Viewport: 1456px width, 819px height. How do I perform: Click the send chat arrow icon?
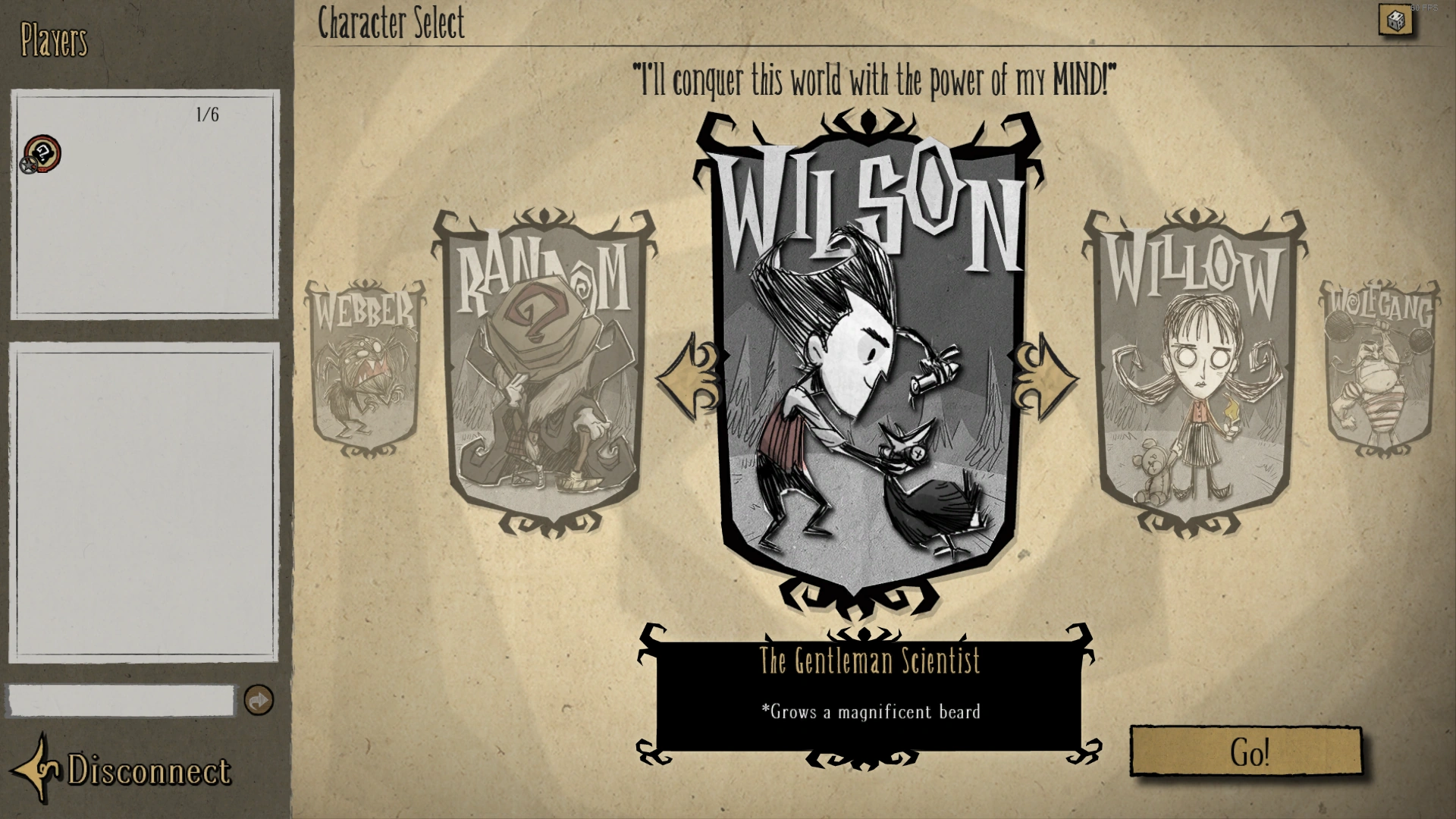(259, 702)
